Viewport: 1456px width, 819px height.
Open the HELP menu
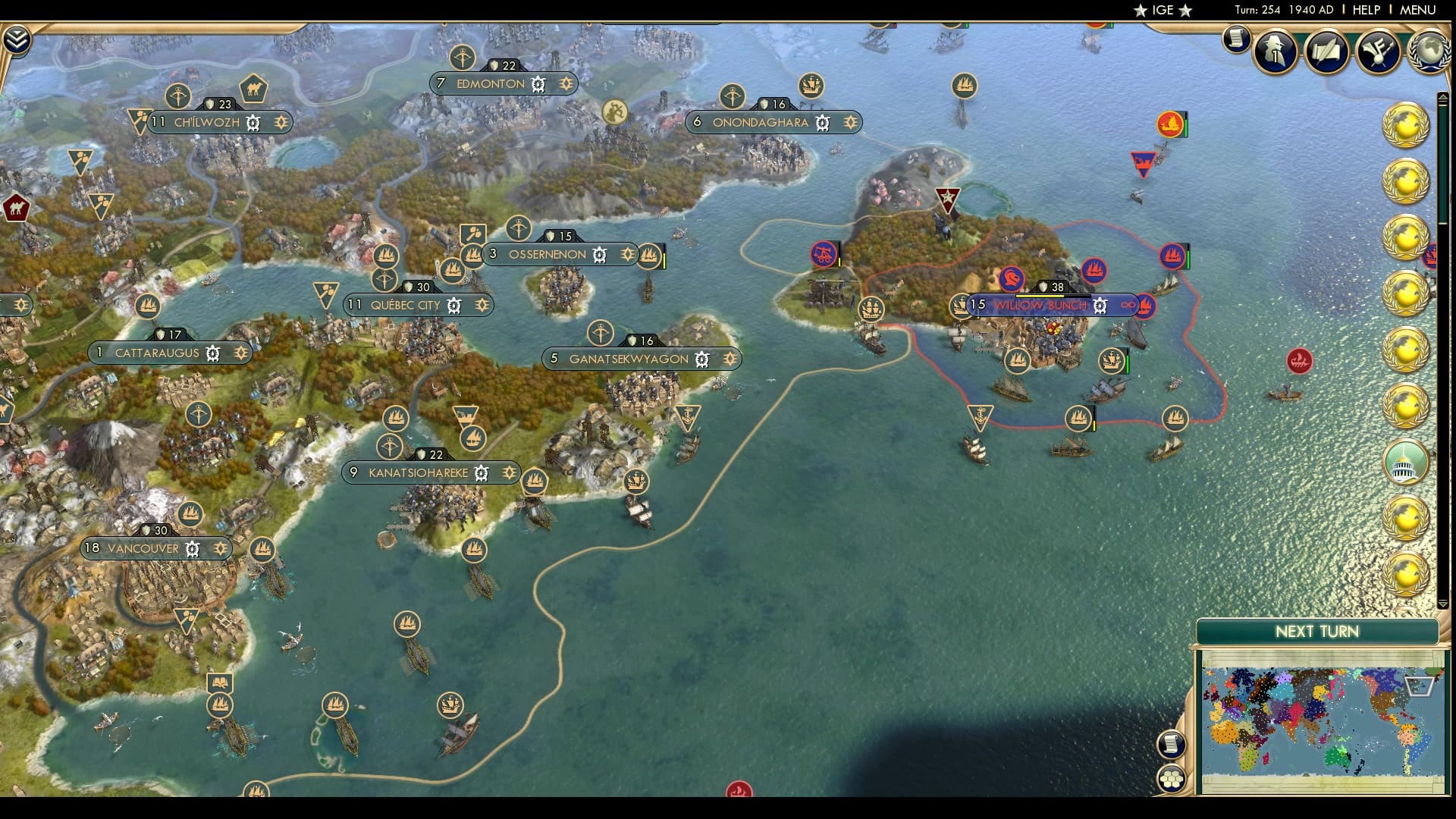click(x=1364, y=11)
